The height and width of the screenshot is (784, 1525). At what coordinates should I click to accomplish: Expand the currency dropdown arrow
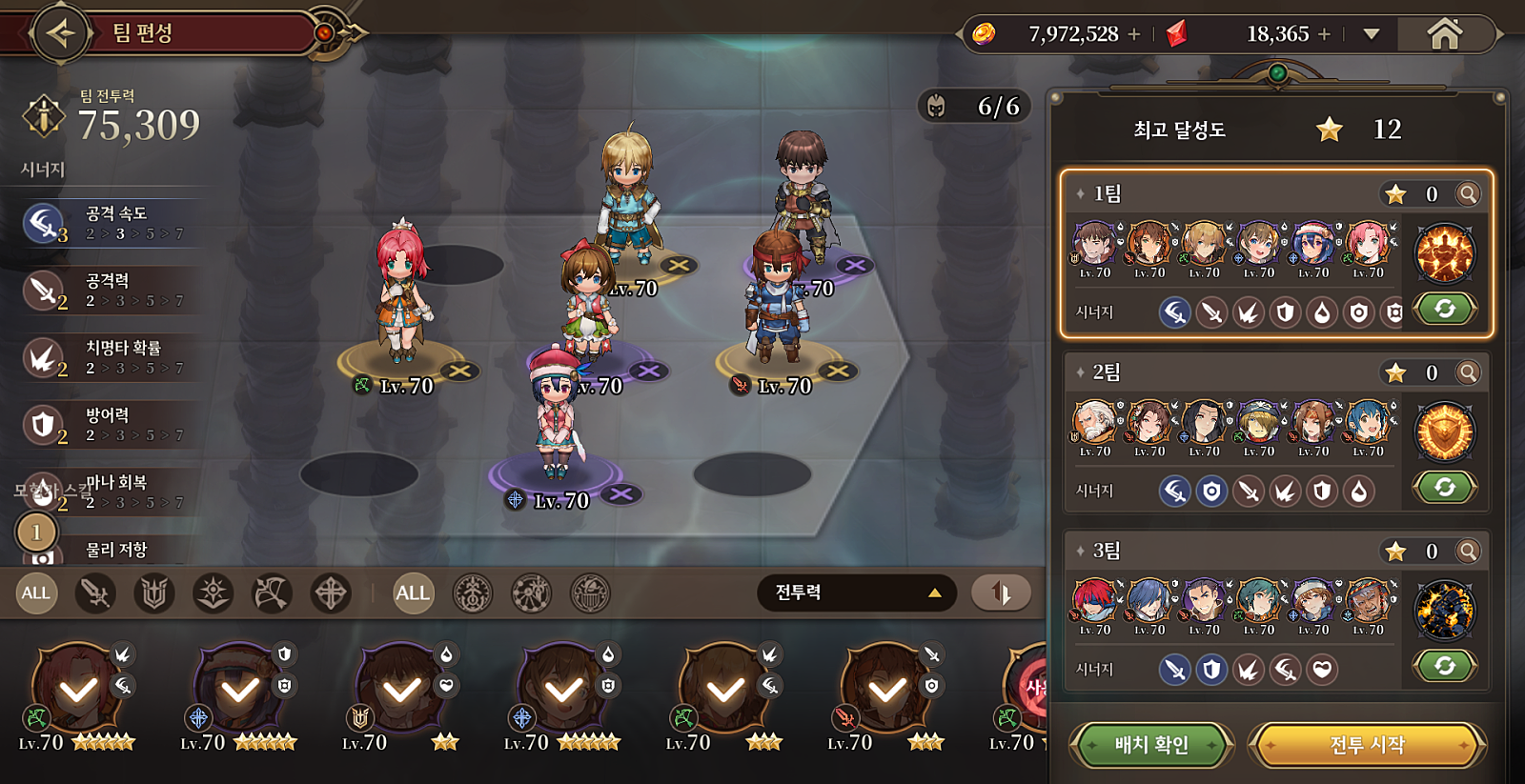tap(1372, 34)
